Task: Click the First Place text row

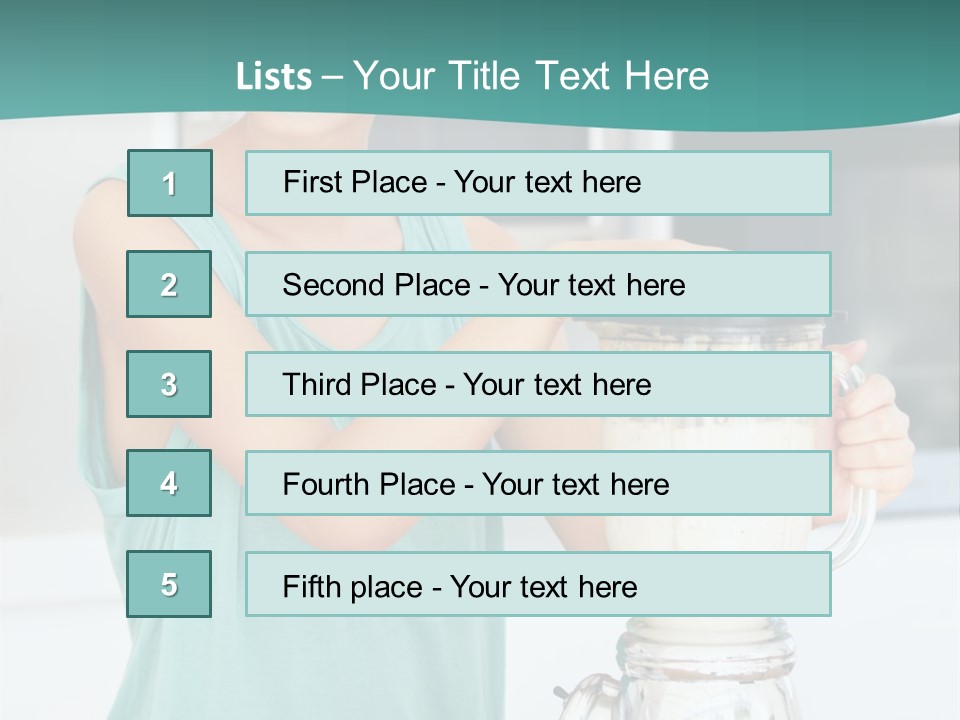Action: 537,183
